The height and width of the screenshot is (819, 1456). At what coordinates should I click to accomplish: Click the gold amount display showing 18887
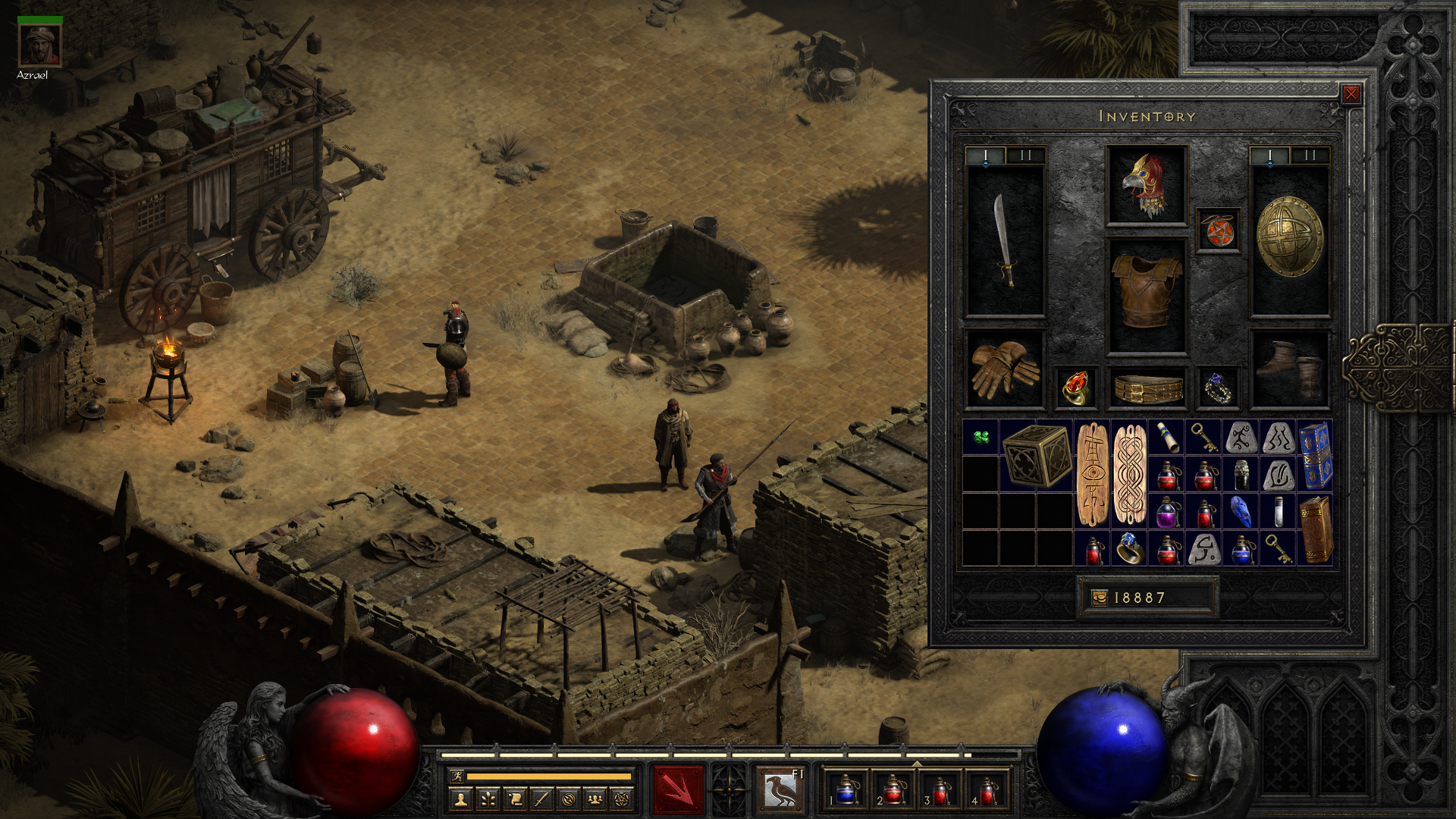click(x=1145, y=597)
